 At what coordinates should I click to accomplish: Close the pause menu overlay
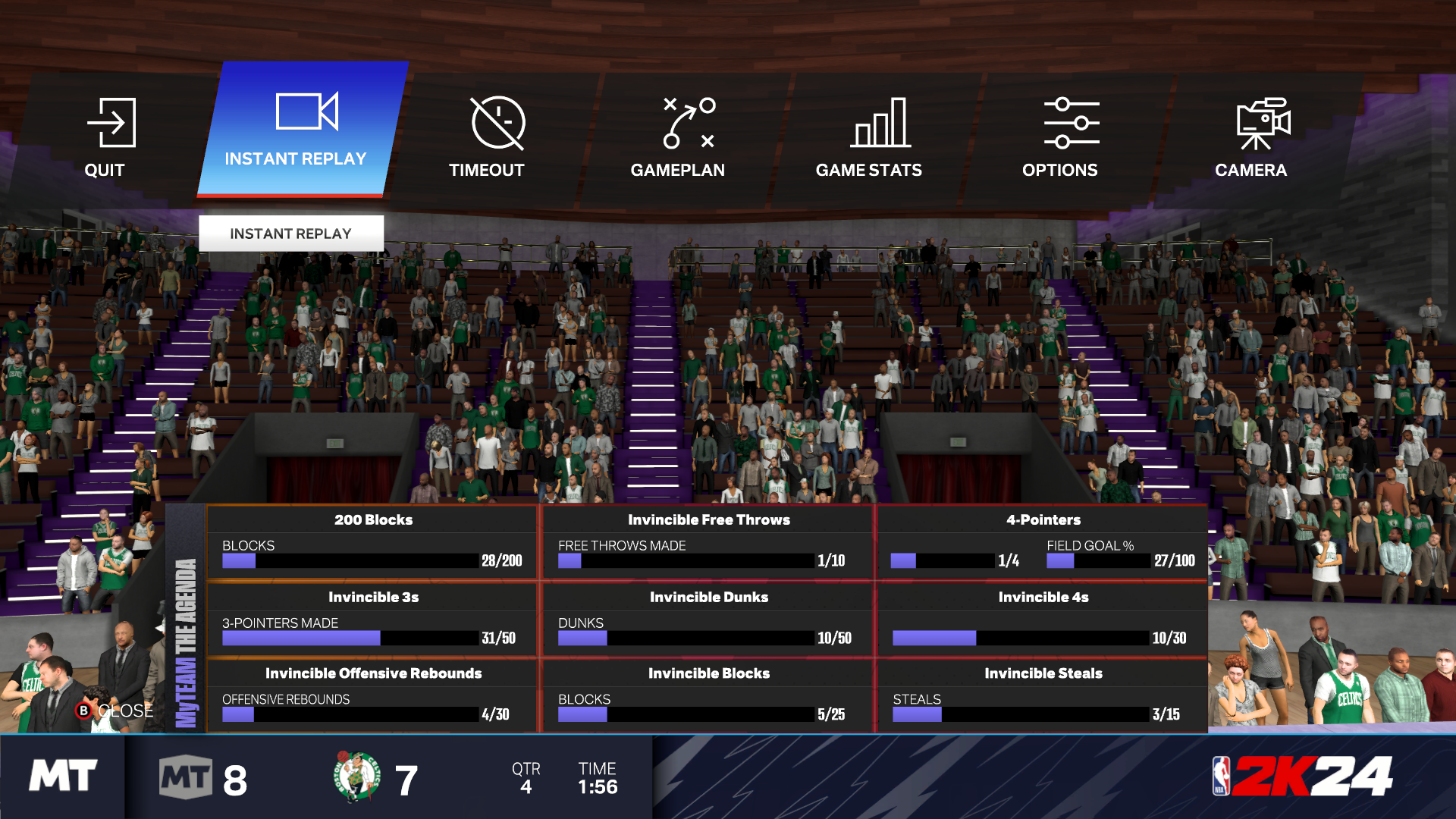point(115,711)
